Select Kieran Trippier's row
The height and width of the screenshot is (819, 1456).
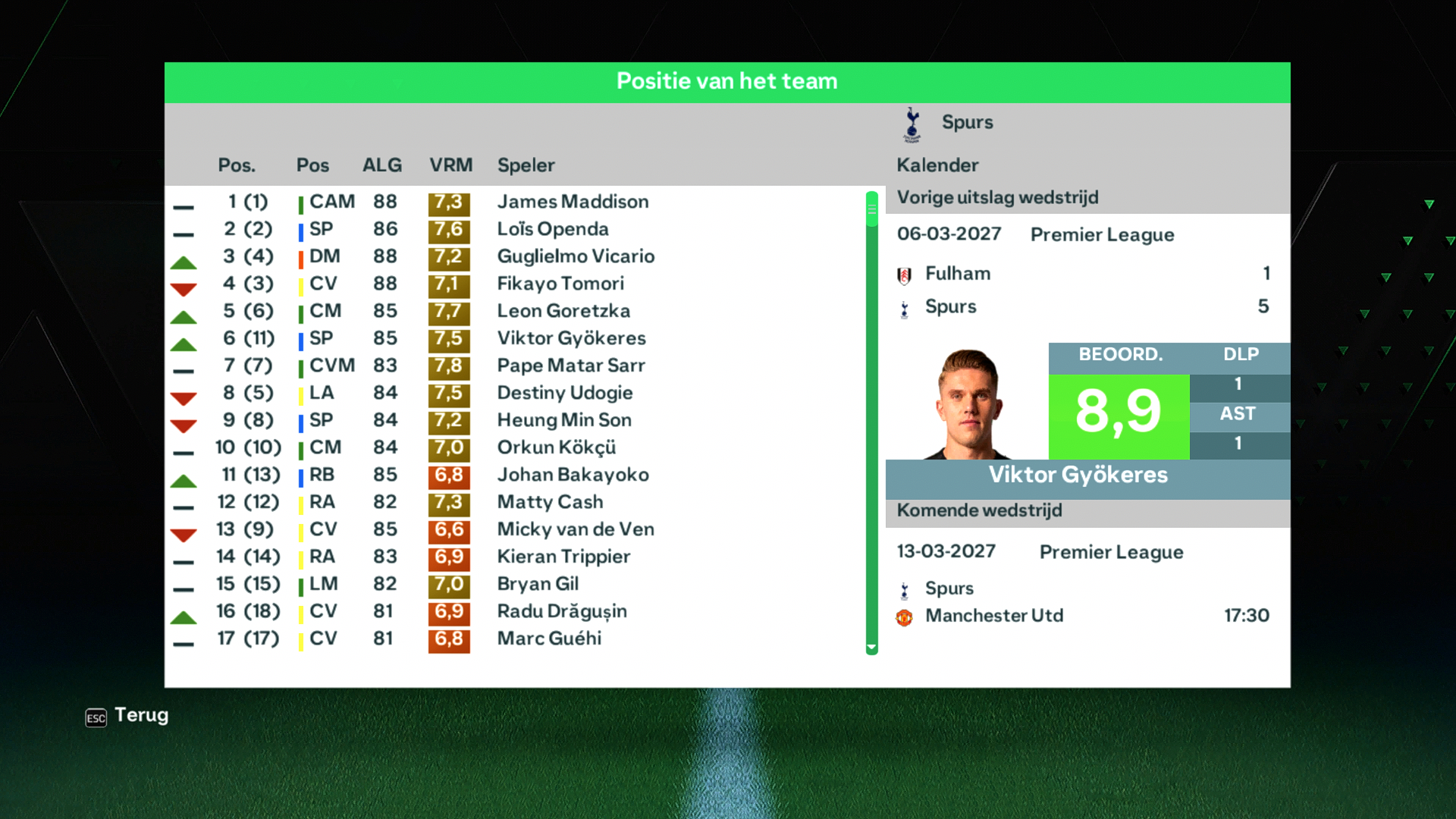click(563, 557)
